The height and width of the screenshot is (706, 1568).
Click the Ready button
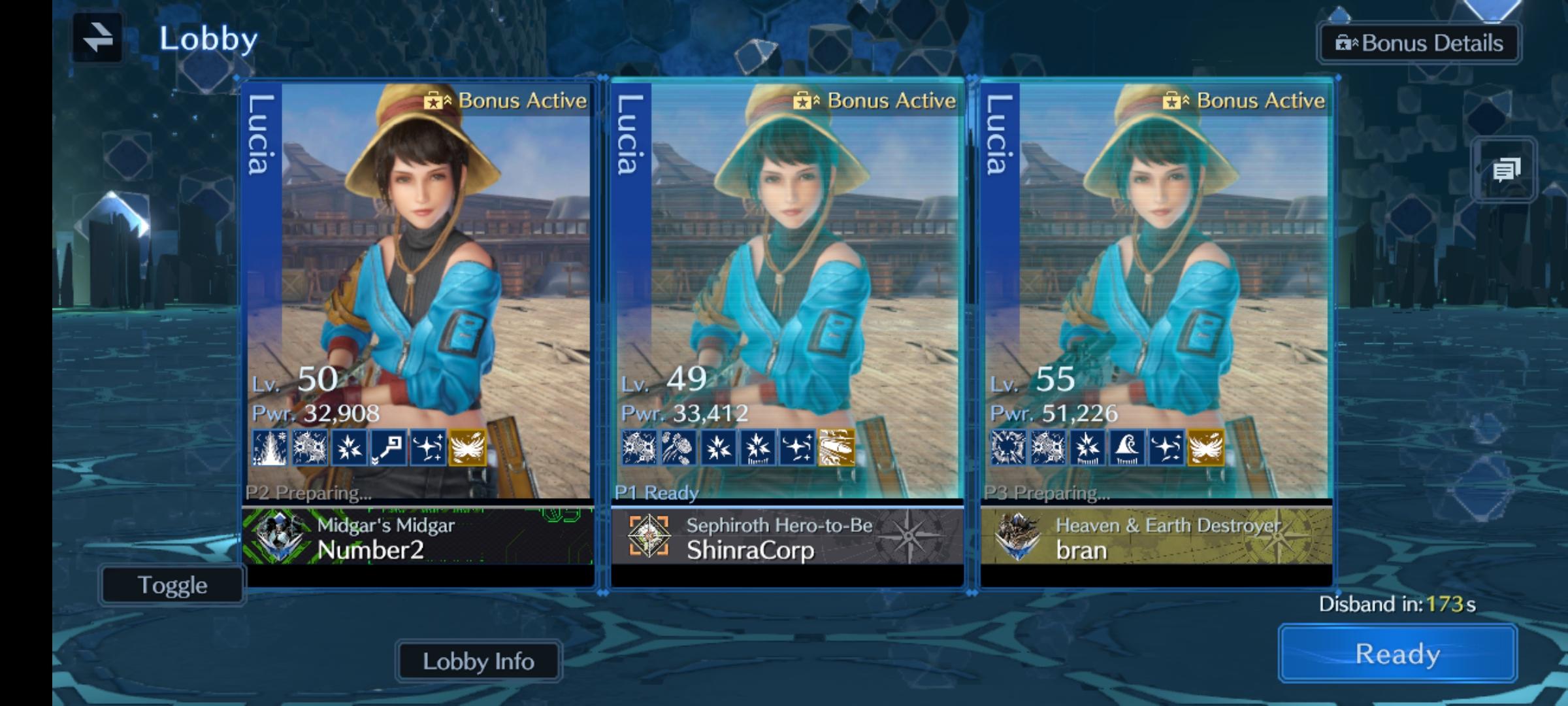[x=1397, y=654]
